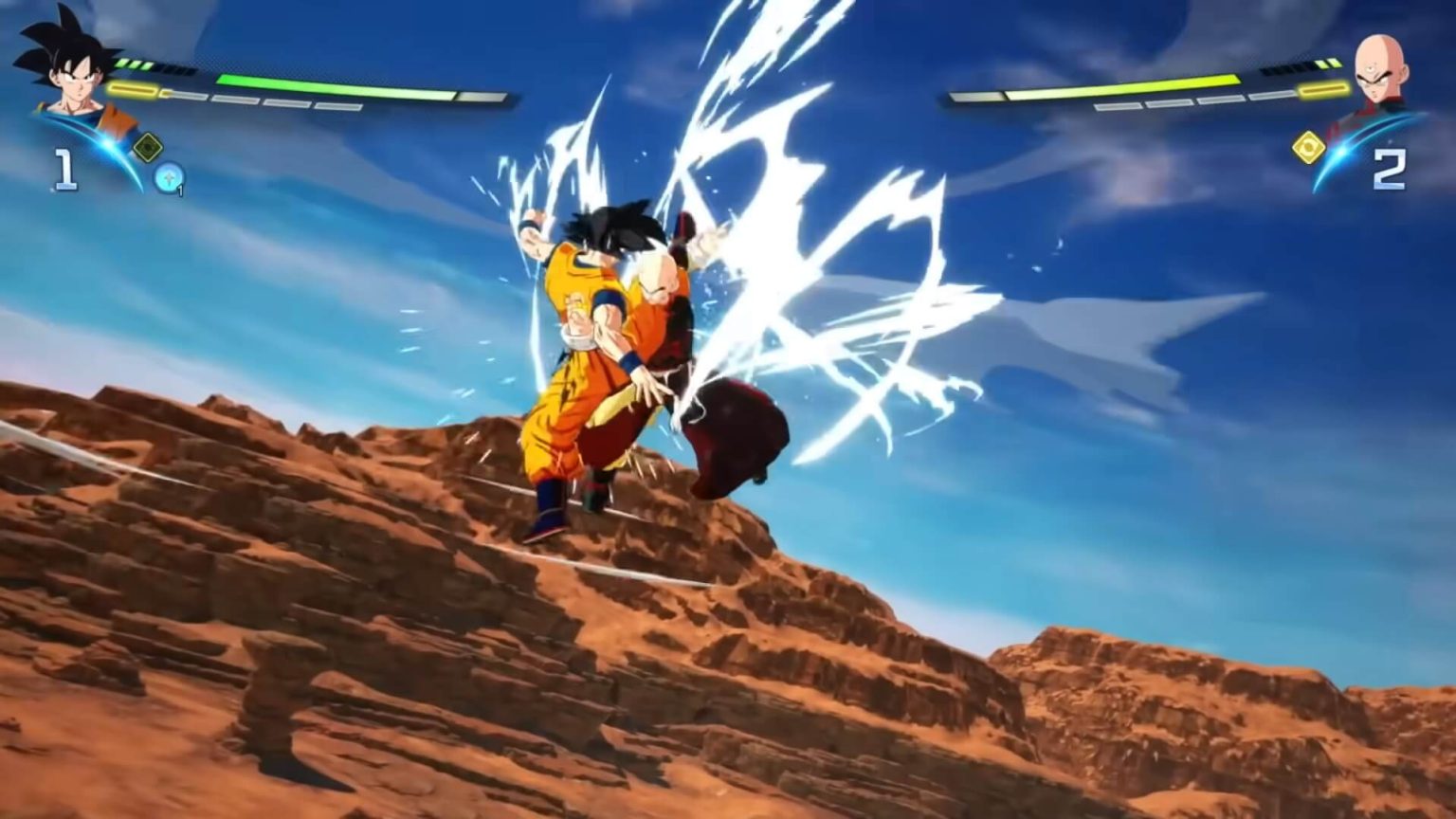Toggle the small counter badge on the skill orb

tap(180, 189)
